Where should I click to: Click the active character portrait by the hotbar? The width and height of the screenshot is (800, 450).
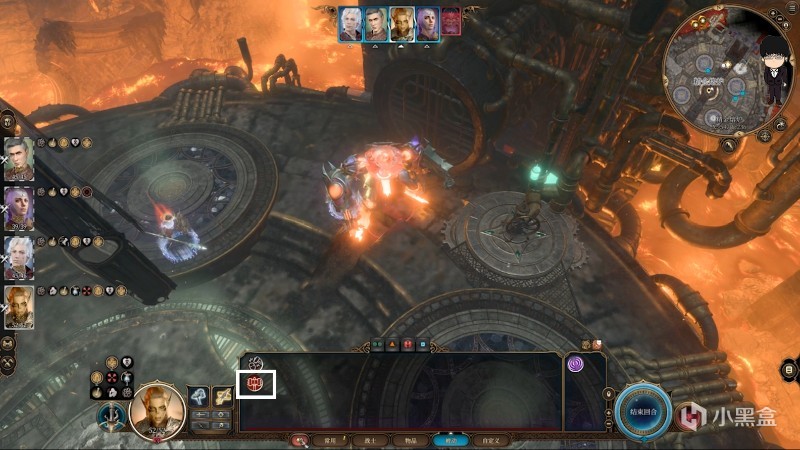158,411
